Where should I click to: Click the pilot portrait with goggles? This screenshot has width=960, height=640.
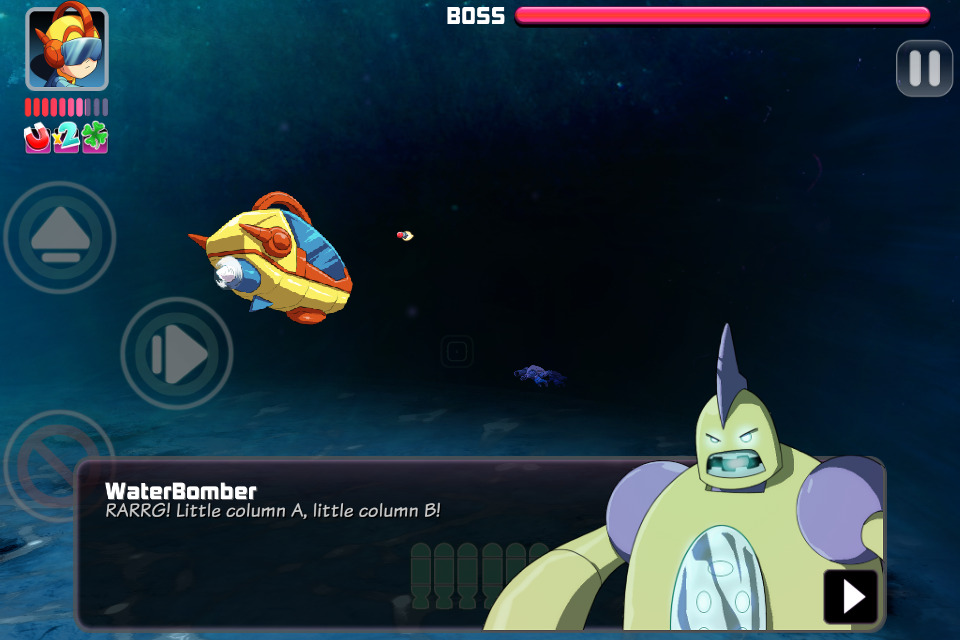point(67,49)
